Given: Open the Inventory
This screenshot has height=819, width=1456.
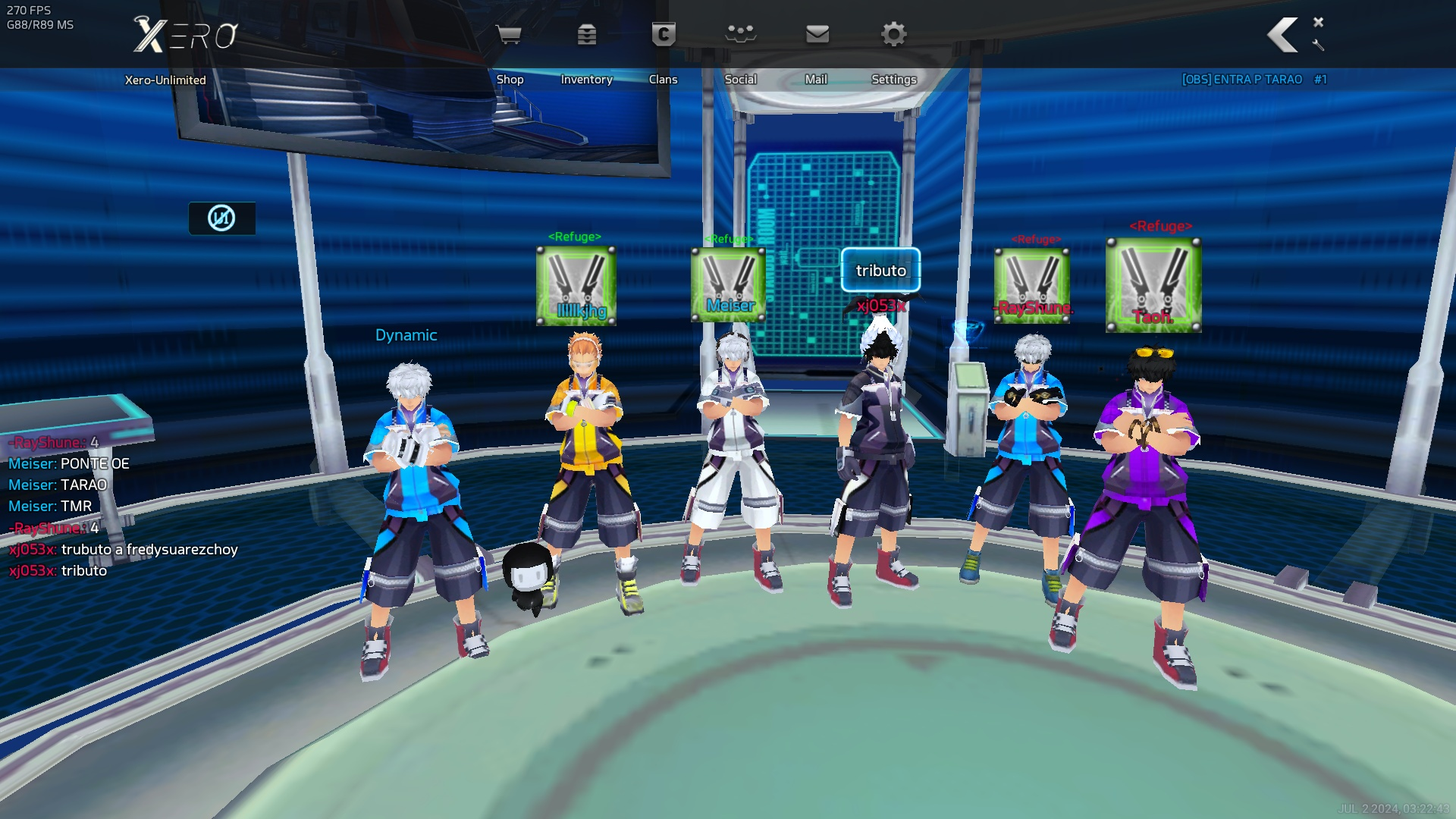Looking at the screenshot, I should pos(587,36).
